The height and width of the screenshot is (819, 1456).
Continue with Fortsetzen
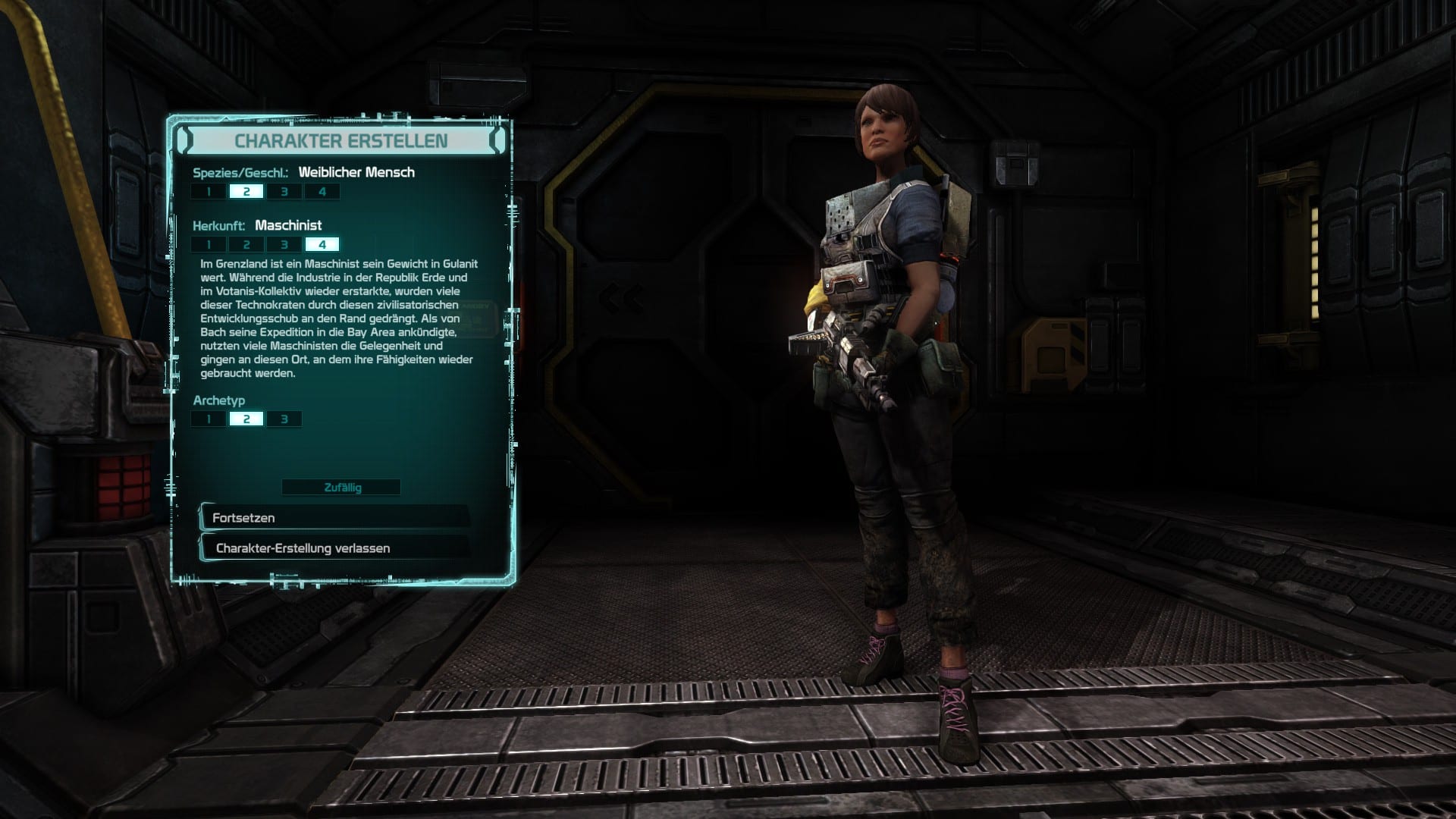click(x=334, y=518)
